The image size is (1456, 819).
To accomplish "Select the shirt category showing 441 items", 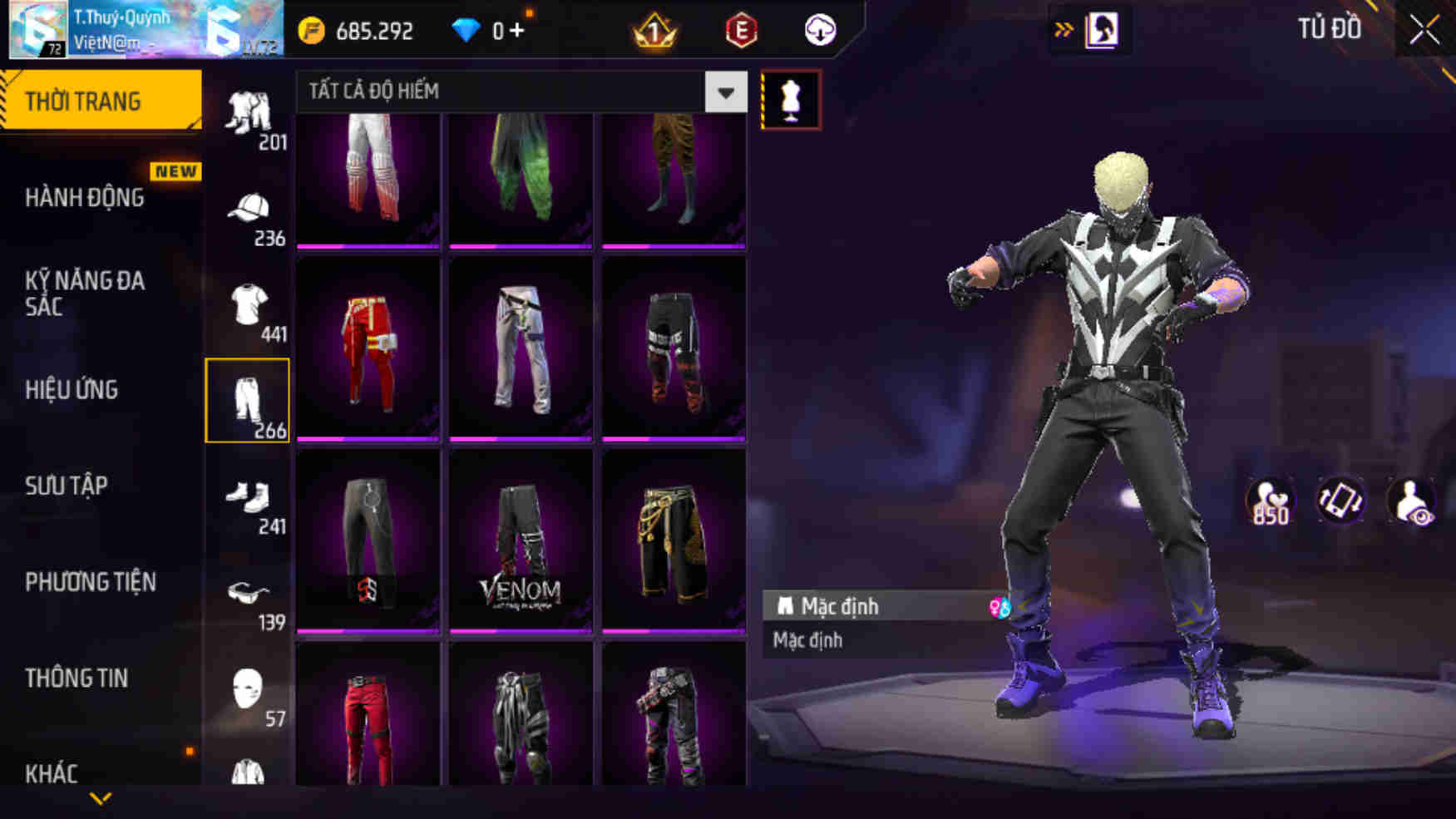I will 248,306.
